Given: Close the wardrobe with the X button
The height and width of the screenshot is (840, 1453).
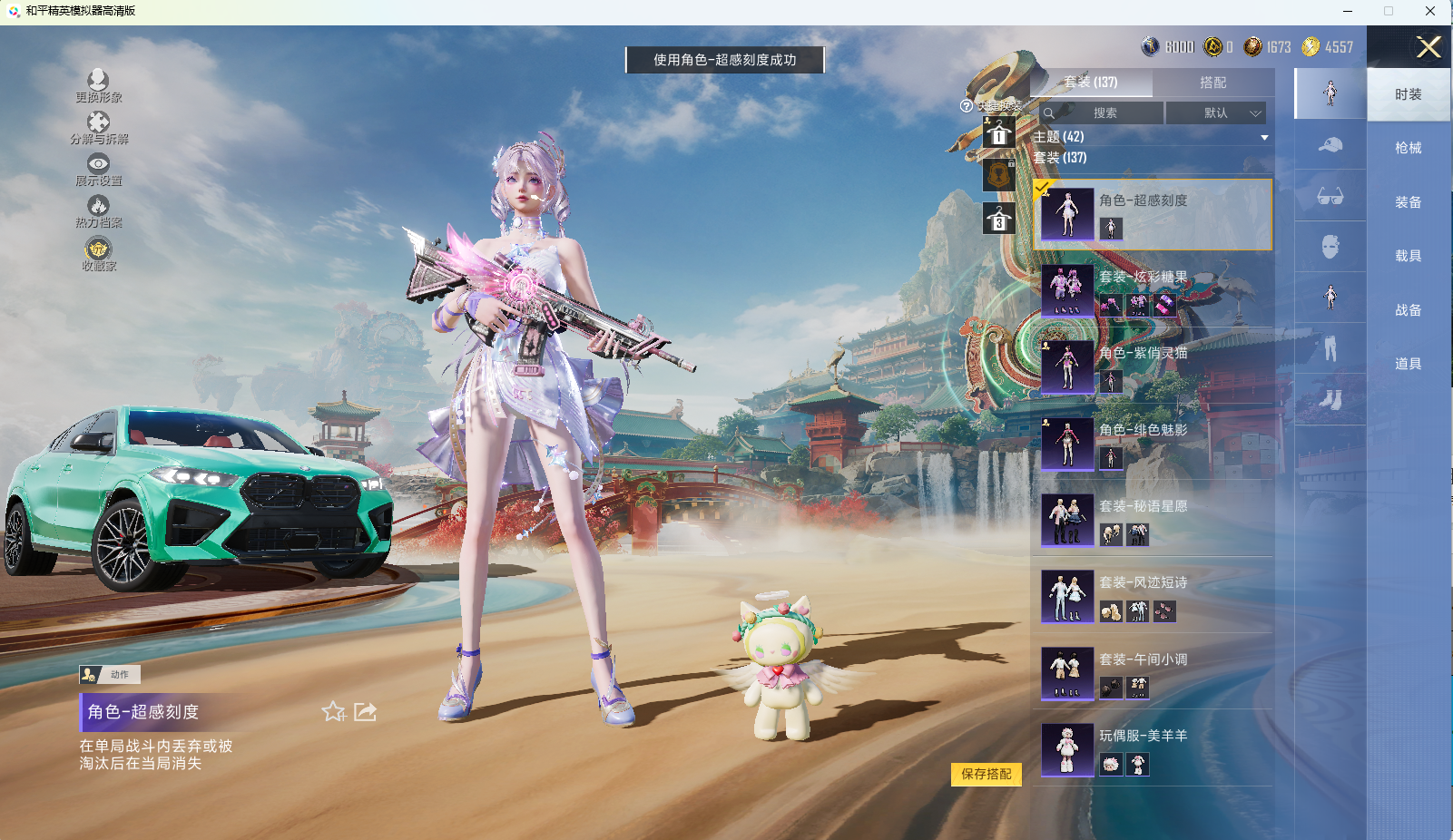Looking at the screenshot, I should [x=1428, y=47].
